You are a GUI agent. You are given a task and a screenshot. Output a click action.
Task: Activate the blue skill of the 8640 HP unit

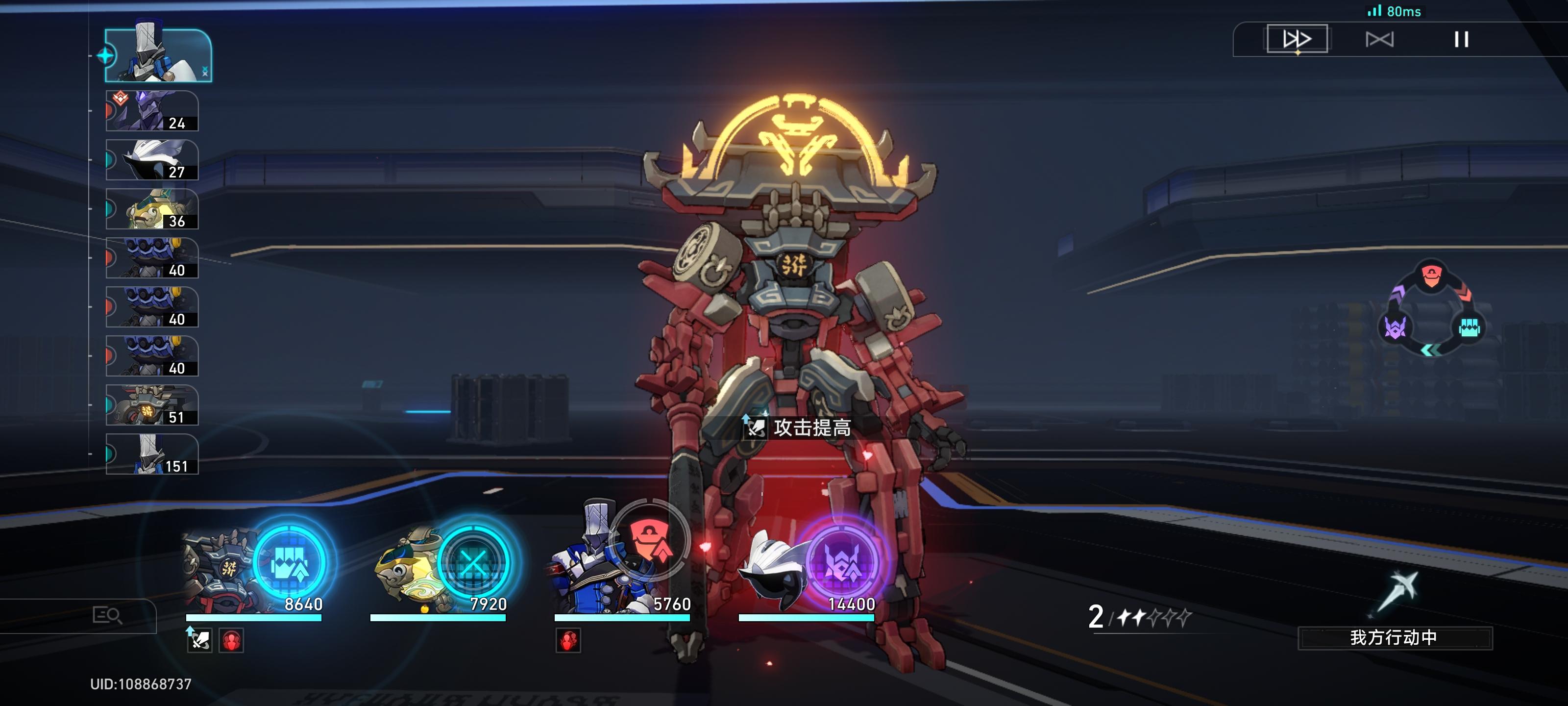point(291,562)
